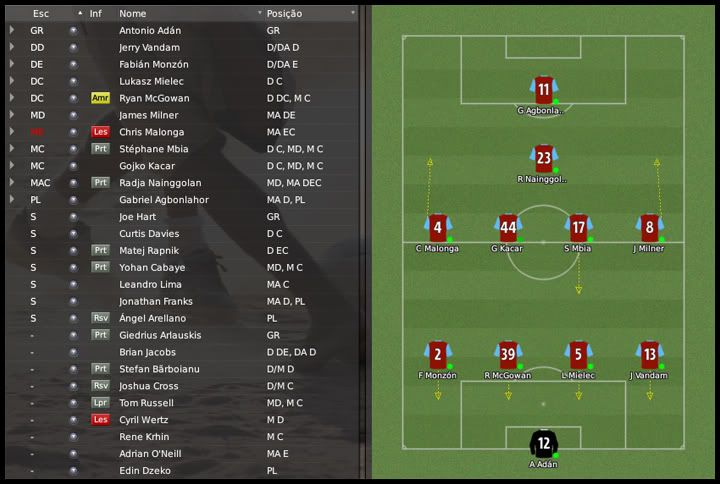Select substitute Joe Hart's row
The height and width of the screenshot is (484, 720).
pos(140,217)
